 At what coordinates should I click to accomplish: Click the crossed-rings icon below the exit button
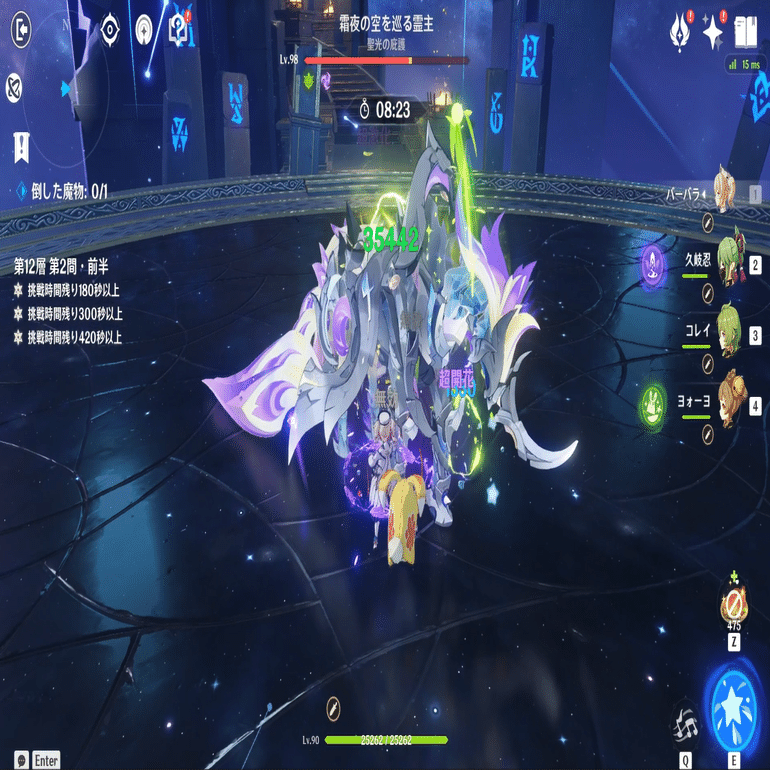(x=15, y=84)
